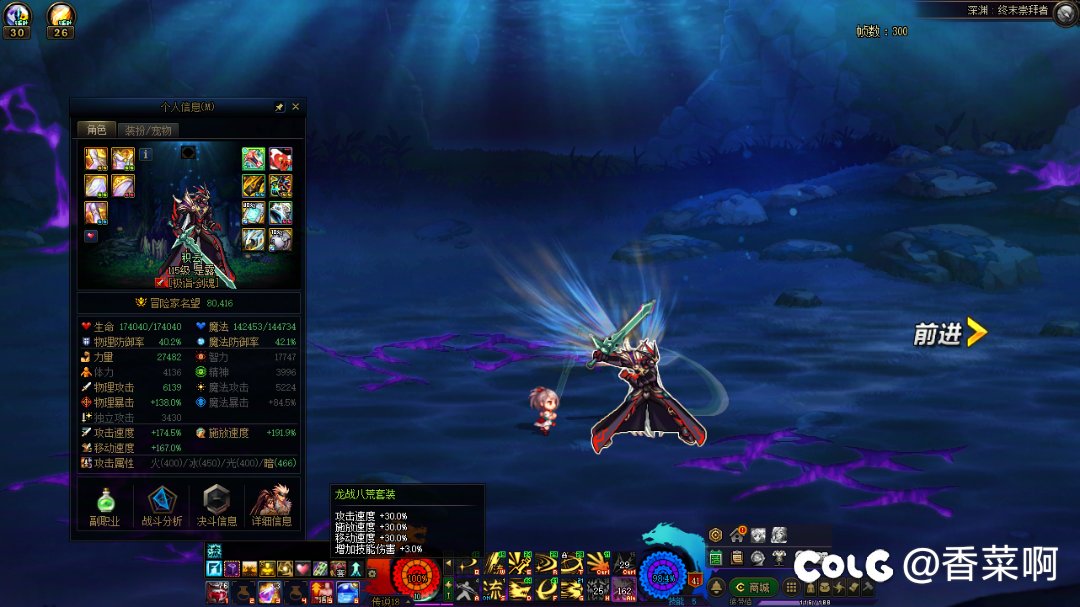Open the 商城 shop button
Viewport: 1080px width, 607px height.
pos(754,587)
